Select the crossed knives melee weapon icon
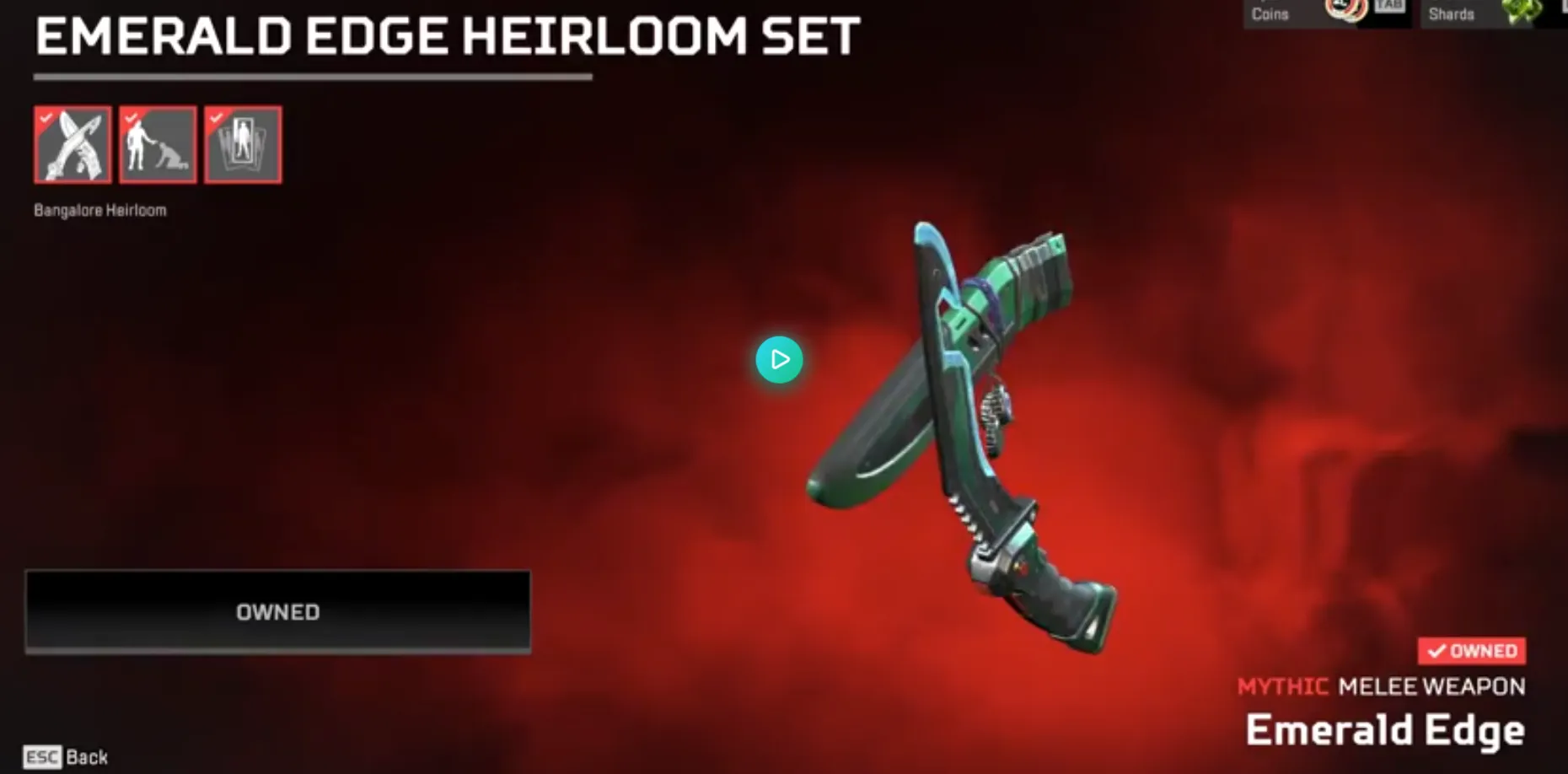 [x=72, y=143]
